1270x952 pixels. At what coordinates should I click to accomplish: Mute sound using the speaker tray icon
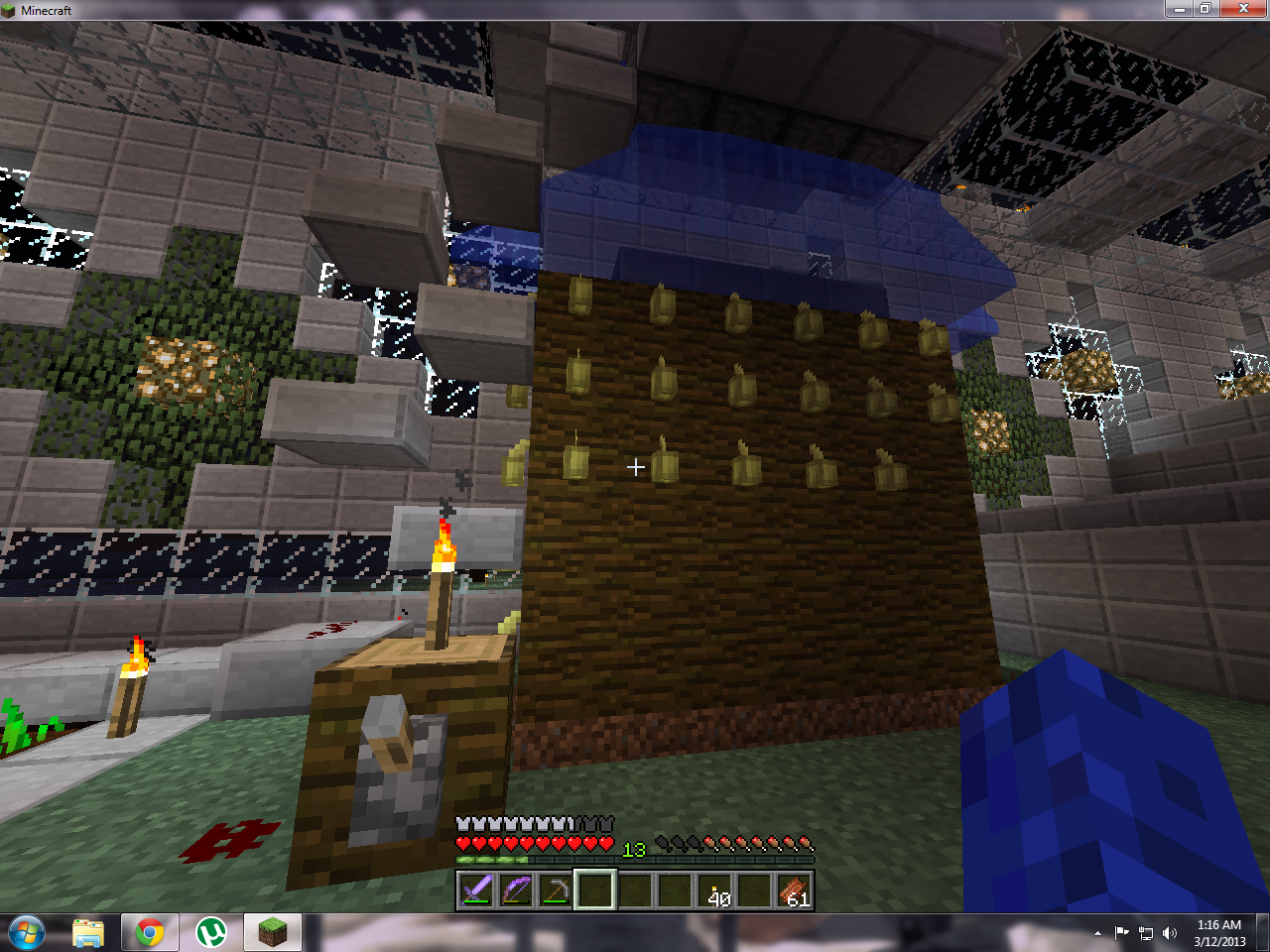coord(1169,933)
